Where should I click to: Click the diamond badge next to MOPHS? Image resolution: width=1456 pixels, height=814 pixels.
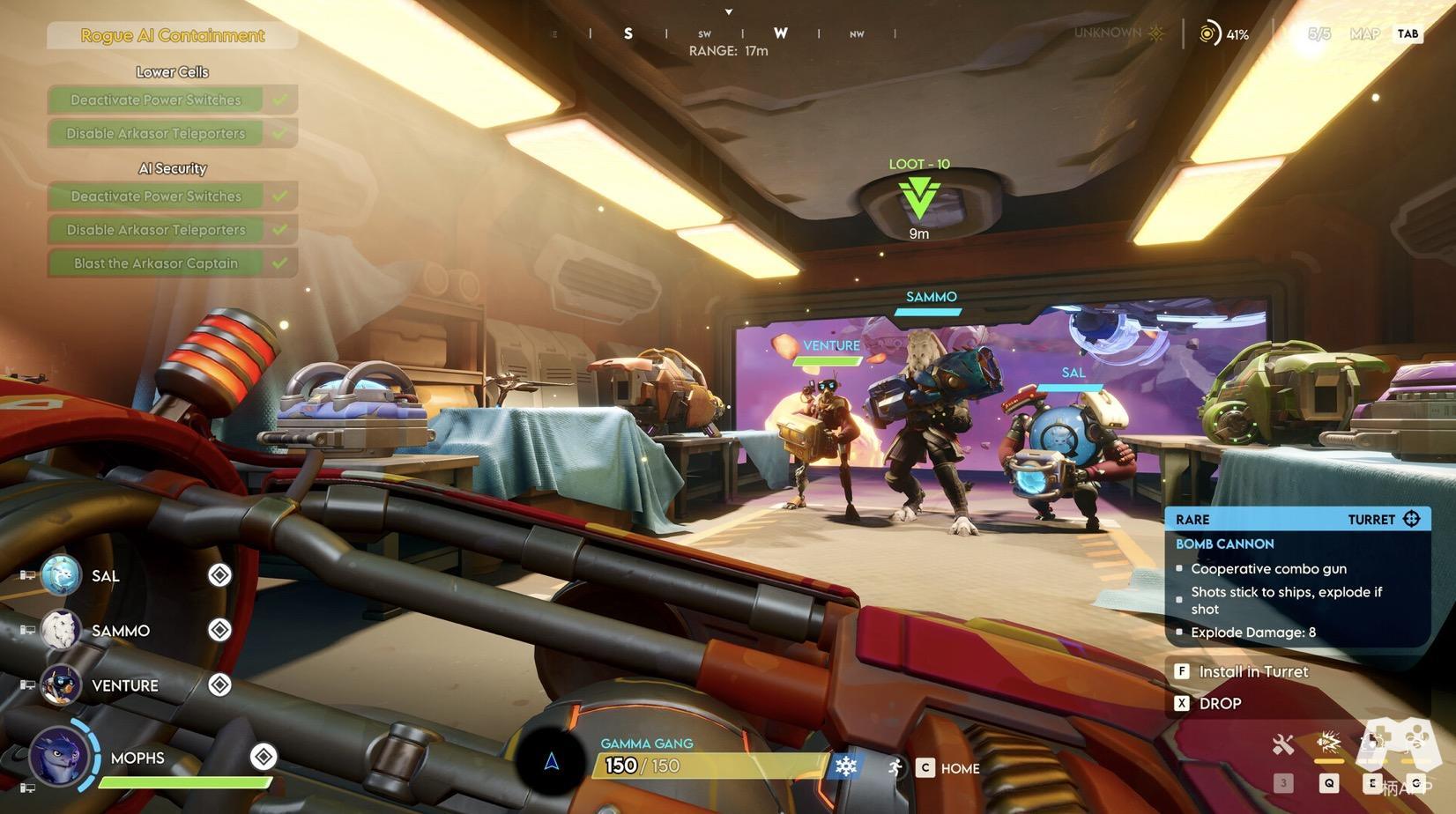(x=263, y=756)
